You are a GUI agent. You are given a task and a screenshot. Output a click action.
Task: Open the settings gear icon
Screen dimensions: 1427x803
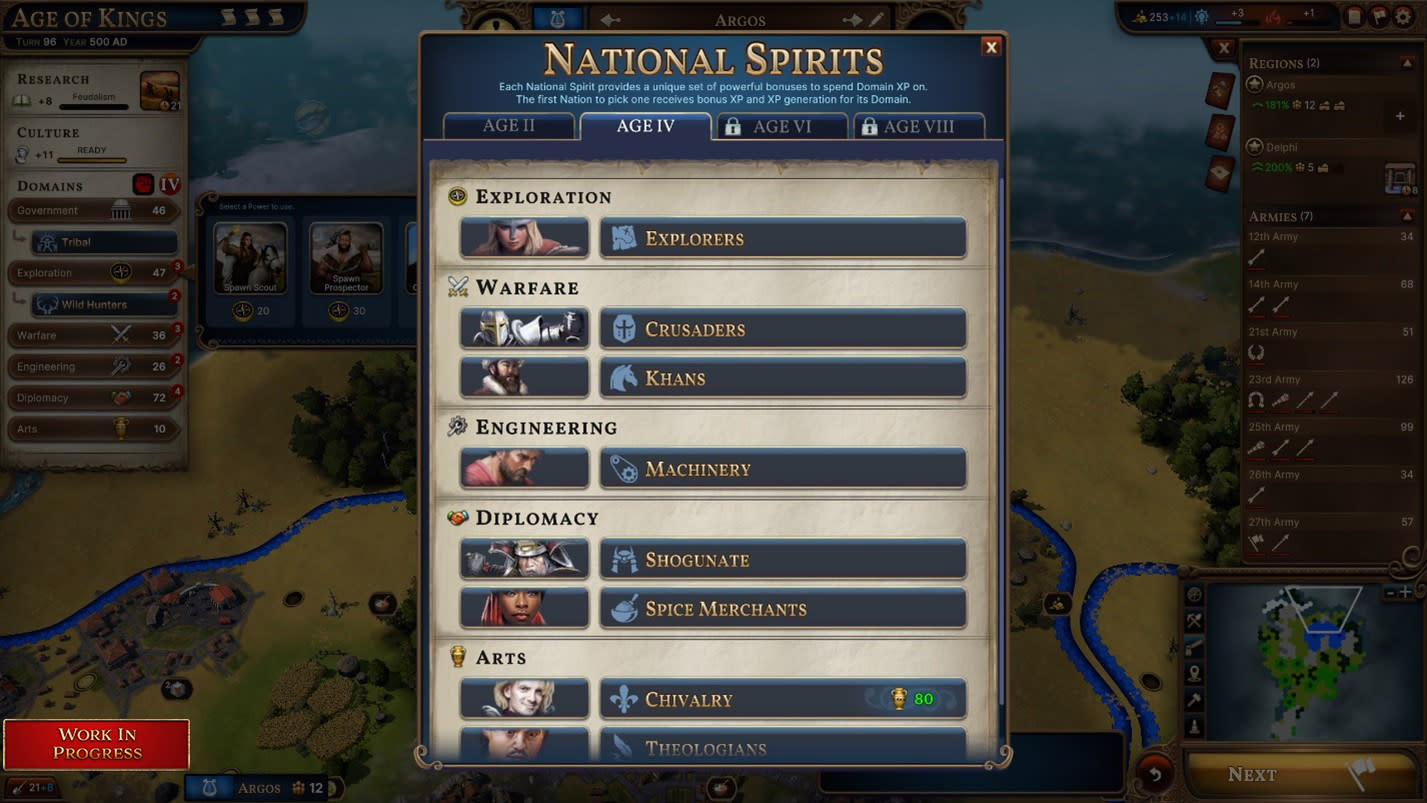pos(1403,17)
